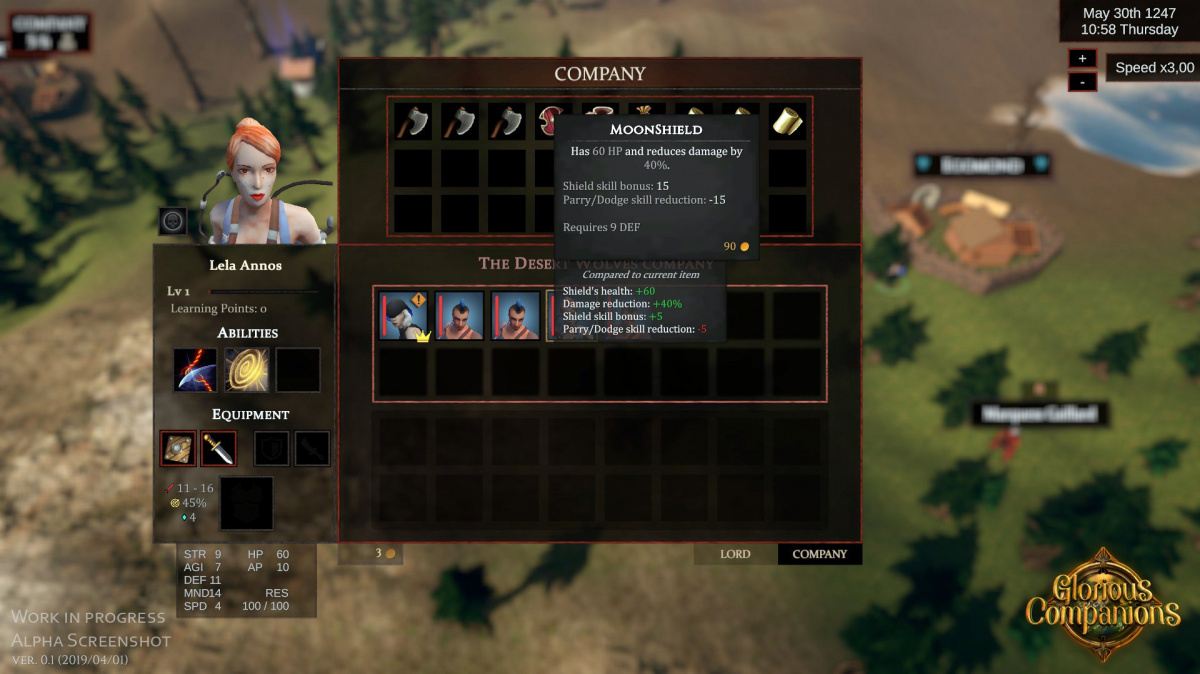
Task: Select the Company tab
Action: point(819,554)
